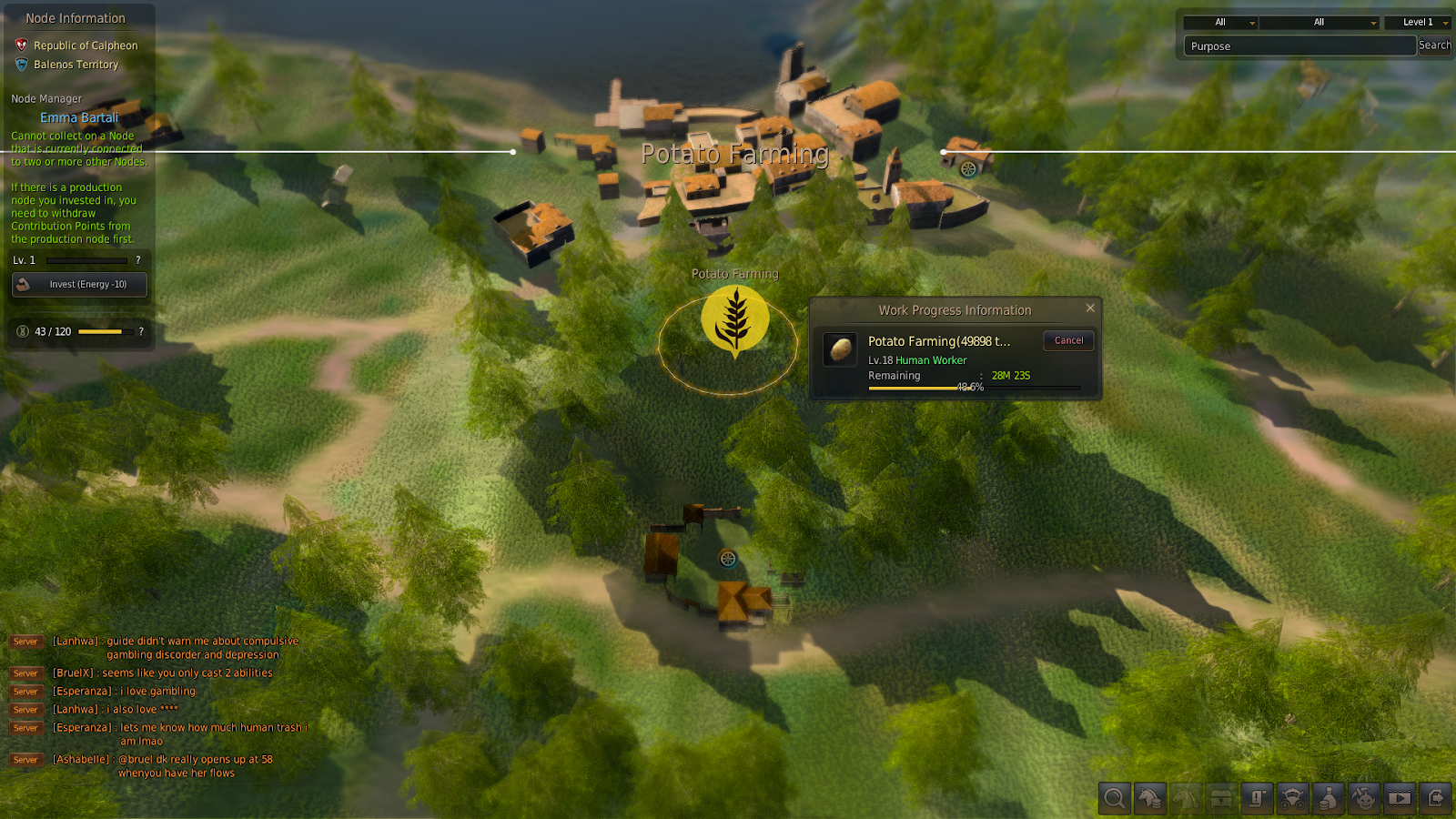Viewport: 1456px width, 819px height.
Task: Open the money bag icon
Action: click(x=1329, y=799)
